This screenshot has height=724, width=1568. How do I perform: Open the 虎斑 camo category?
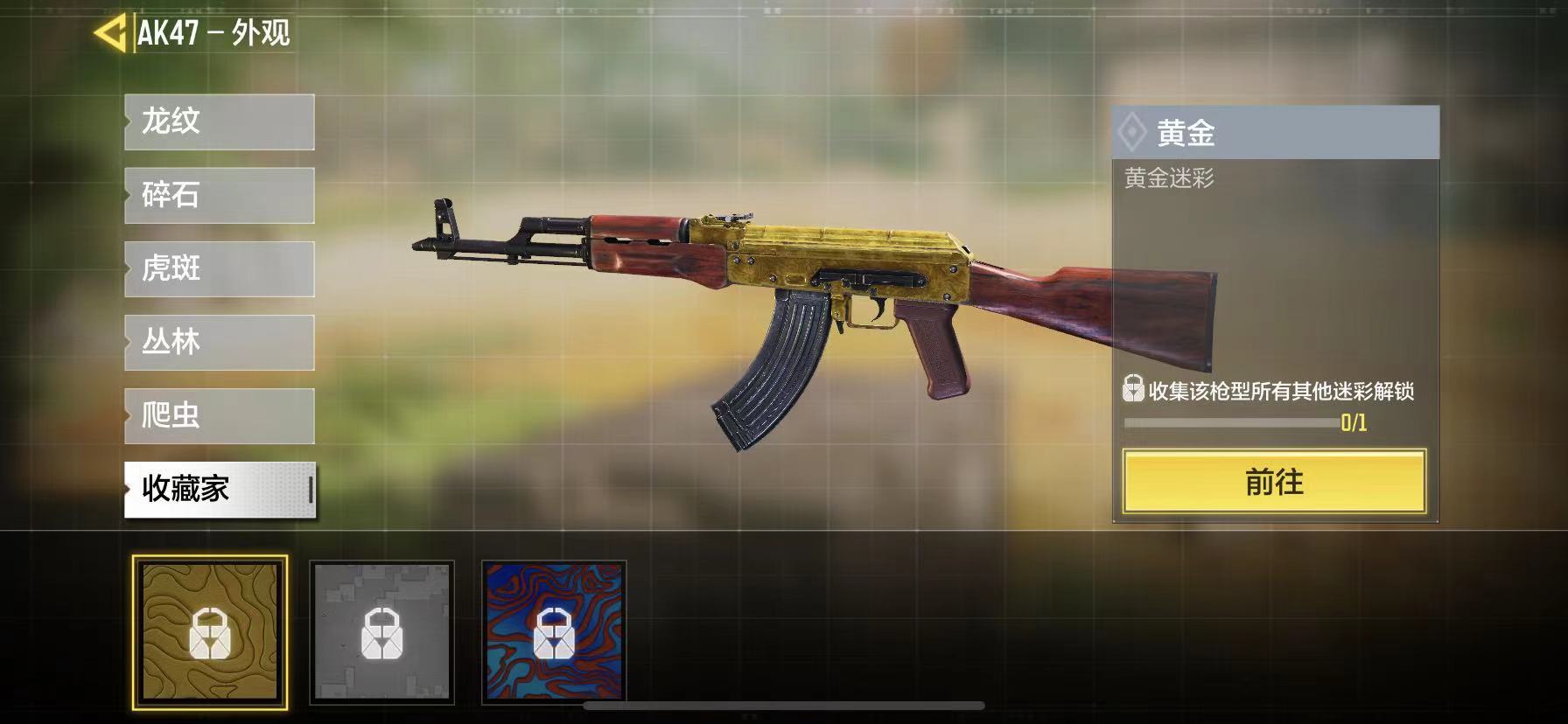220,268
